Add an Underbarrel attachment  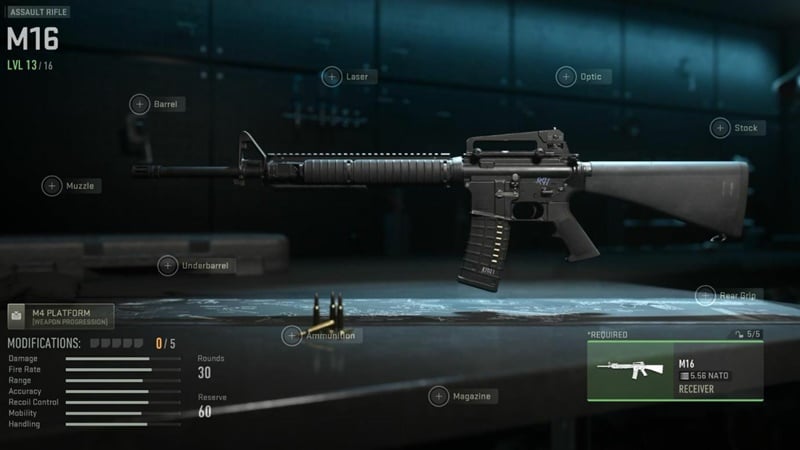point(167,266)
